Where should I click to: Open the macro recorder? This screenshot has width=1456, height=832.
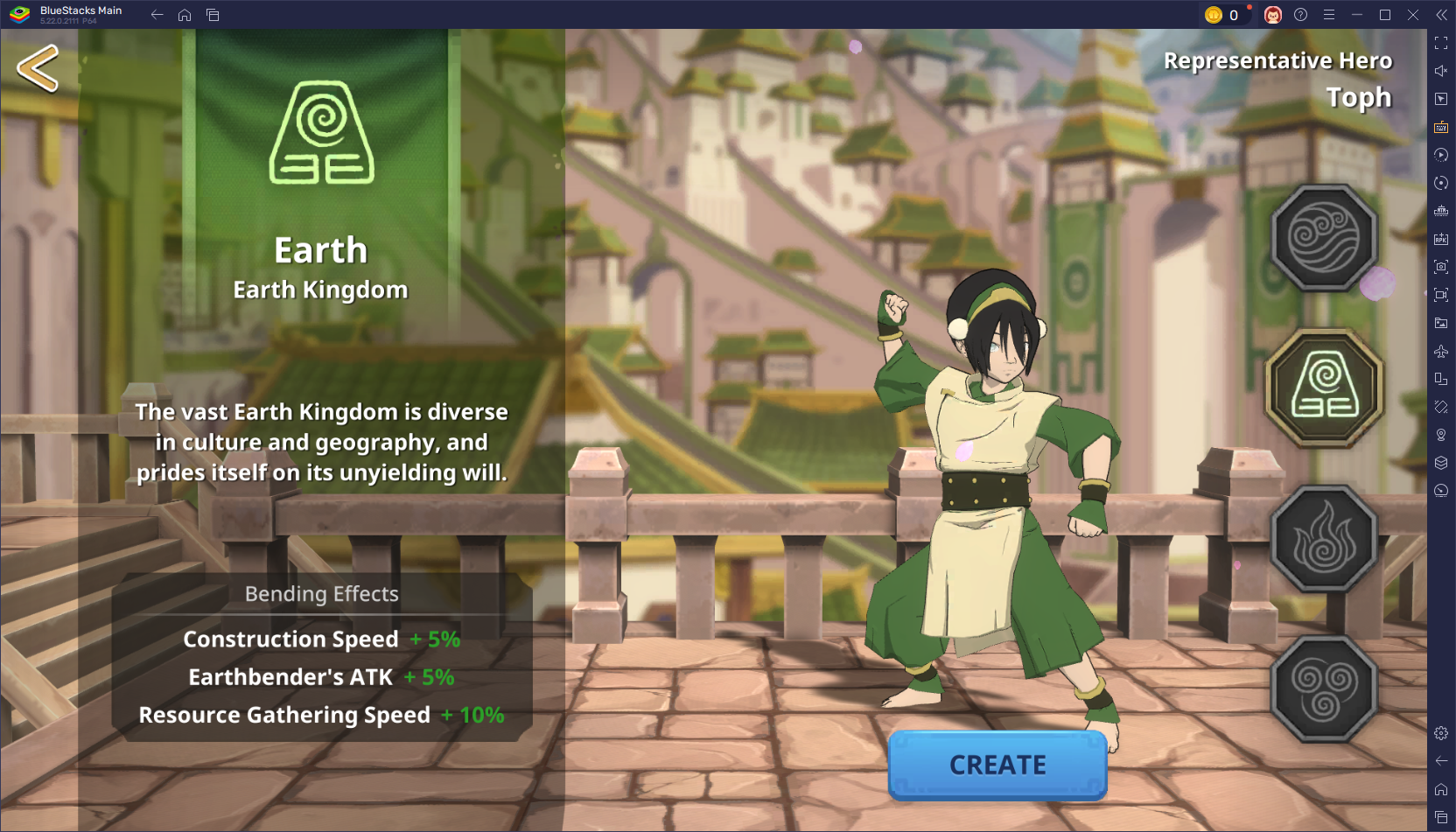click(x=1440, y=155)
